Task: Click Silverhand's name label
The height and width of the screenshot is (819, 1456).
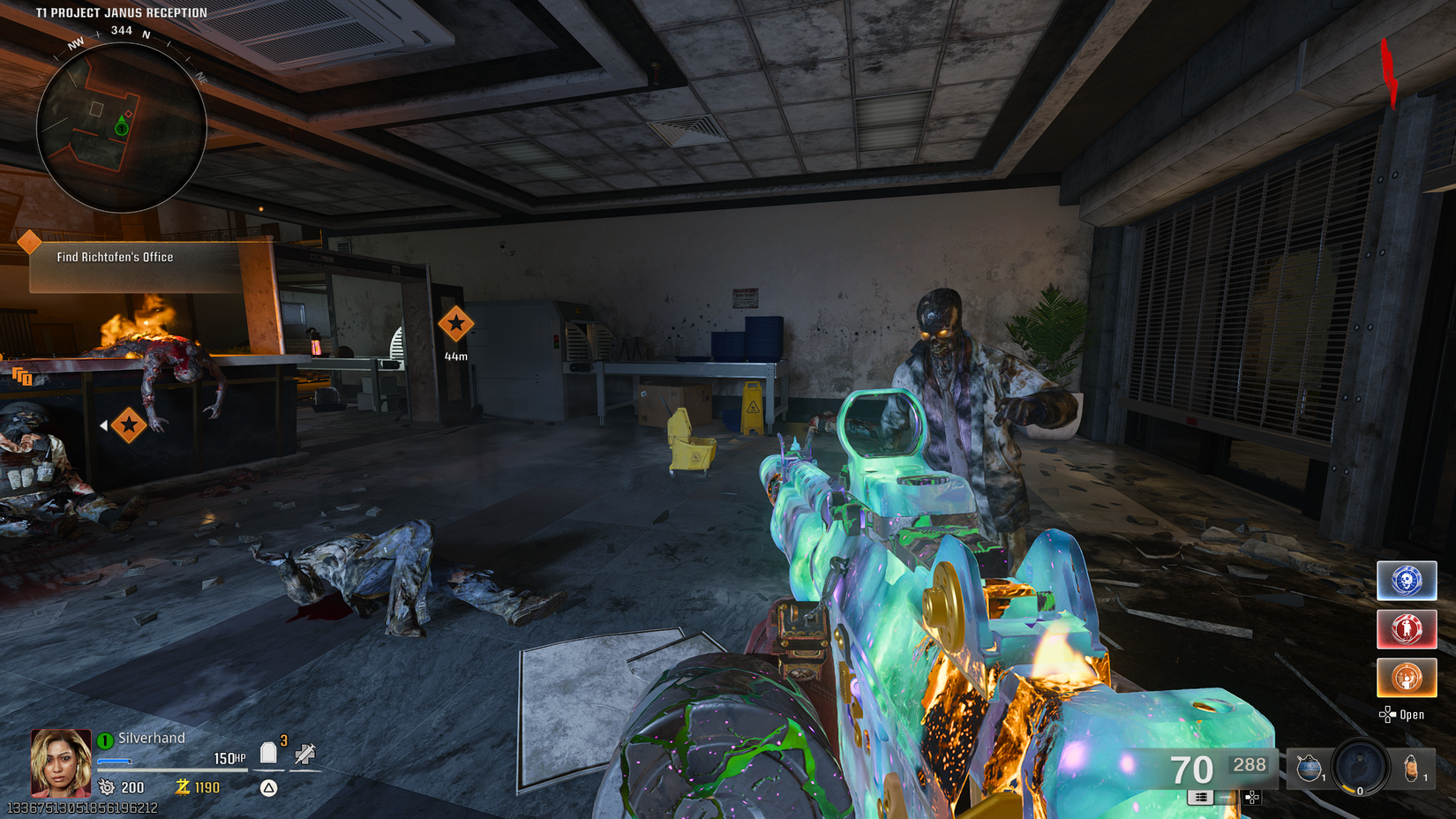Action: (152, 738)
